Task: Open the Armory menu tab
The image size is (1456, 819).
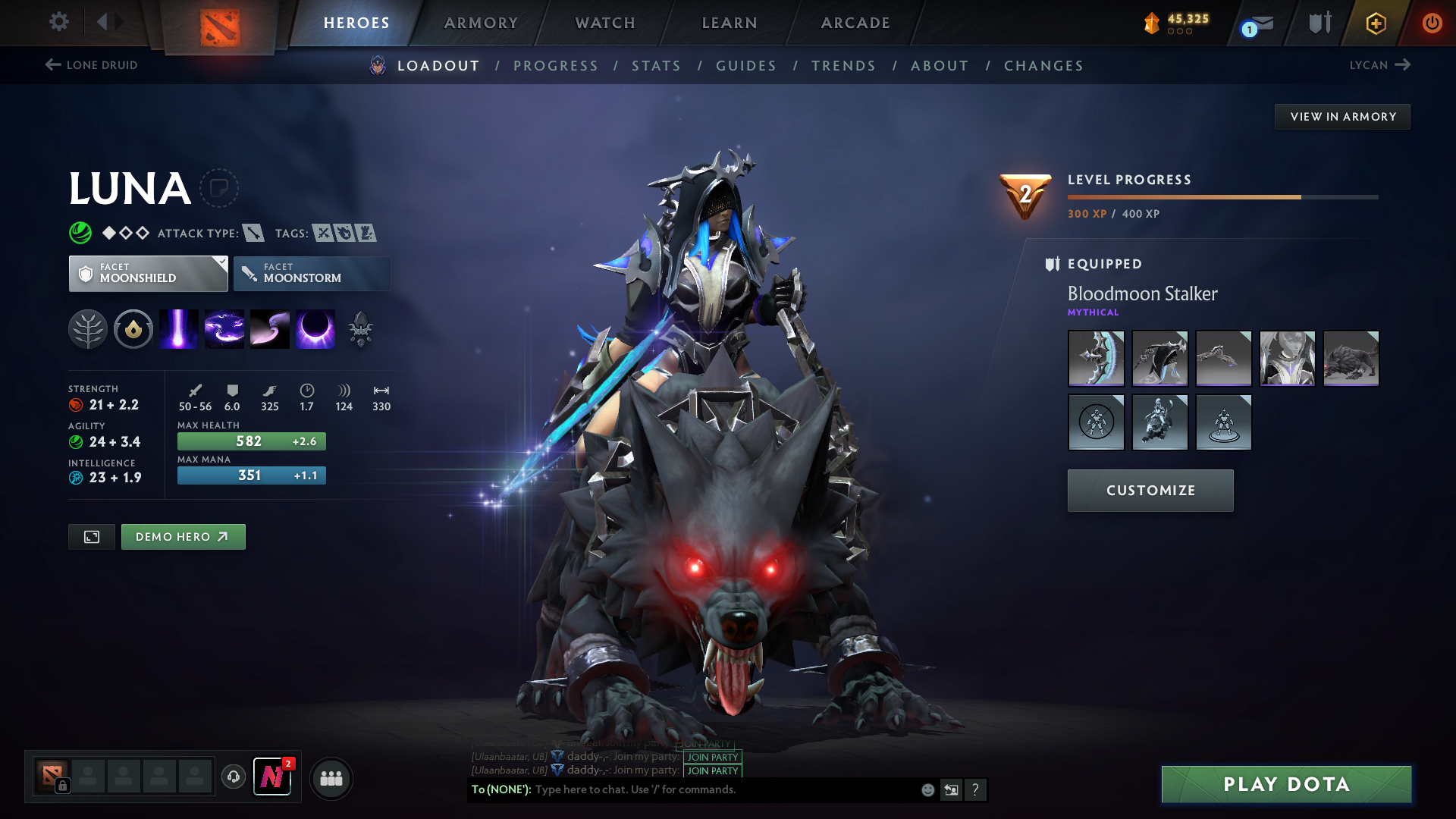Action: pos(480,23)
